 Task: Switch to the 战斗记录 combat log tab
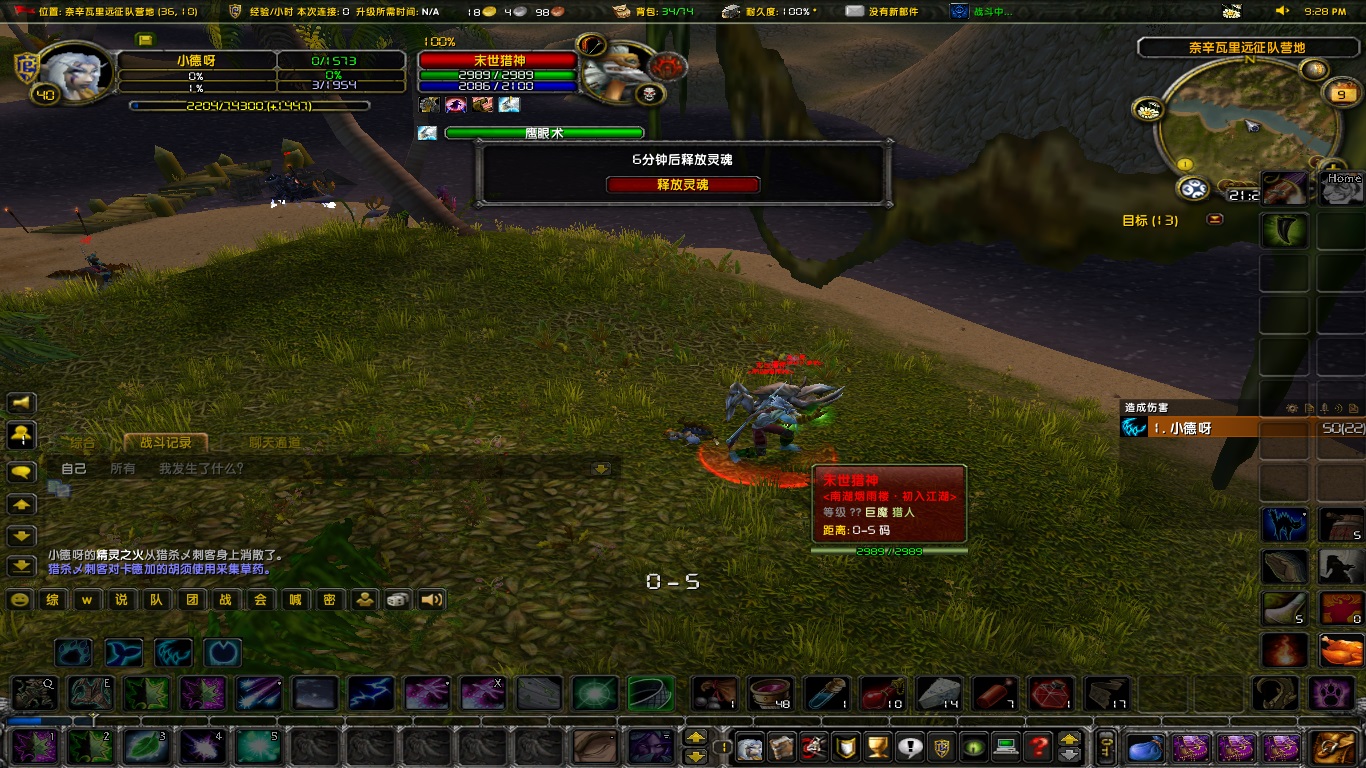(x=165, y=442)
